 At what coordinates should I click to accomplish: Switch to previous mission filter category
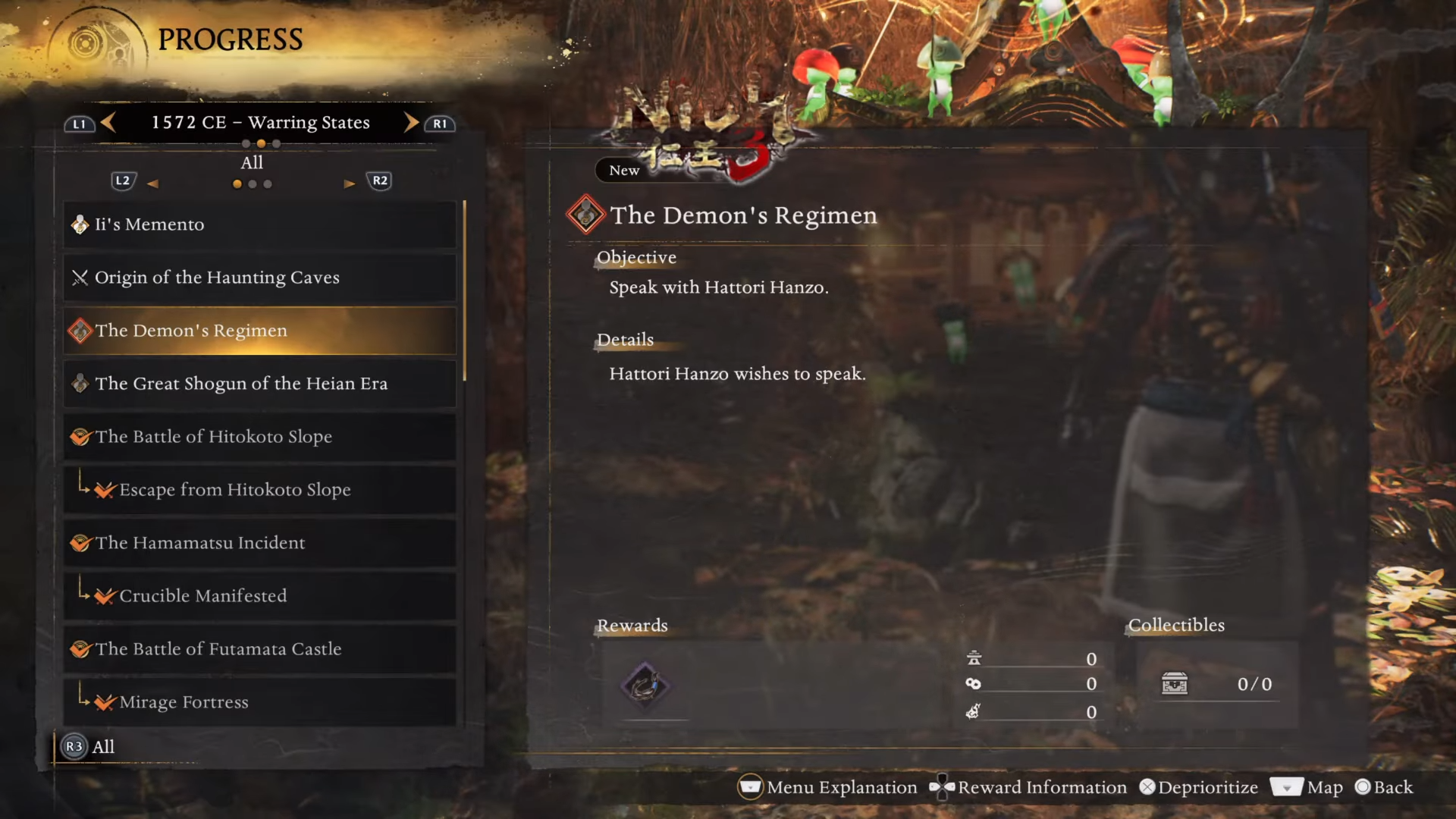tap(152, 184)
